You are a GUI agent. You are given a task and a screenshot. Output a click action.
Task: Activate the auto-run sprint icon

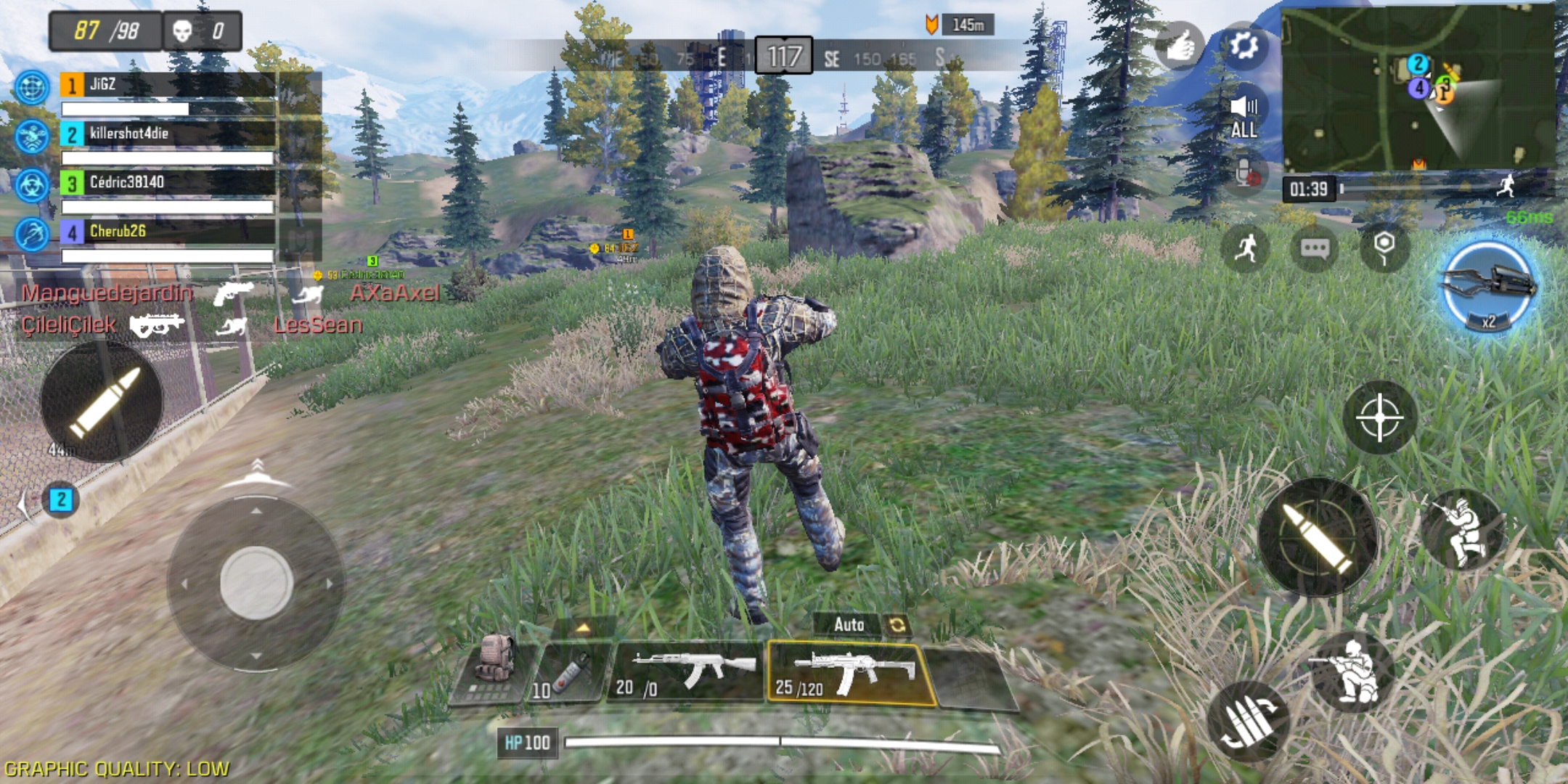[x=1245, y=249]
